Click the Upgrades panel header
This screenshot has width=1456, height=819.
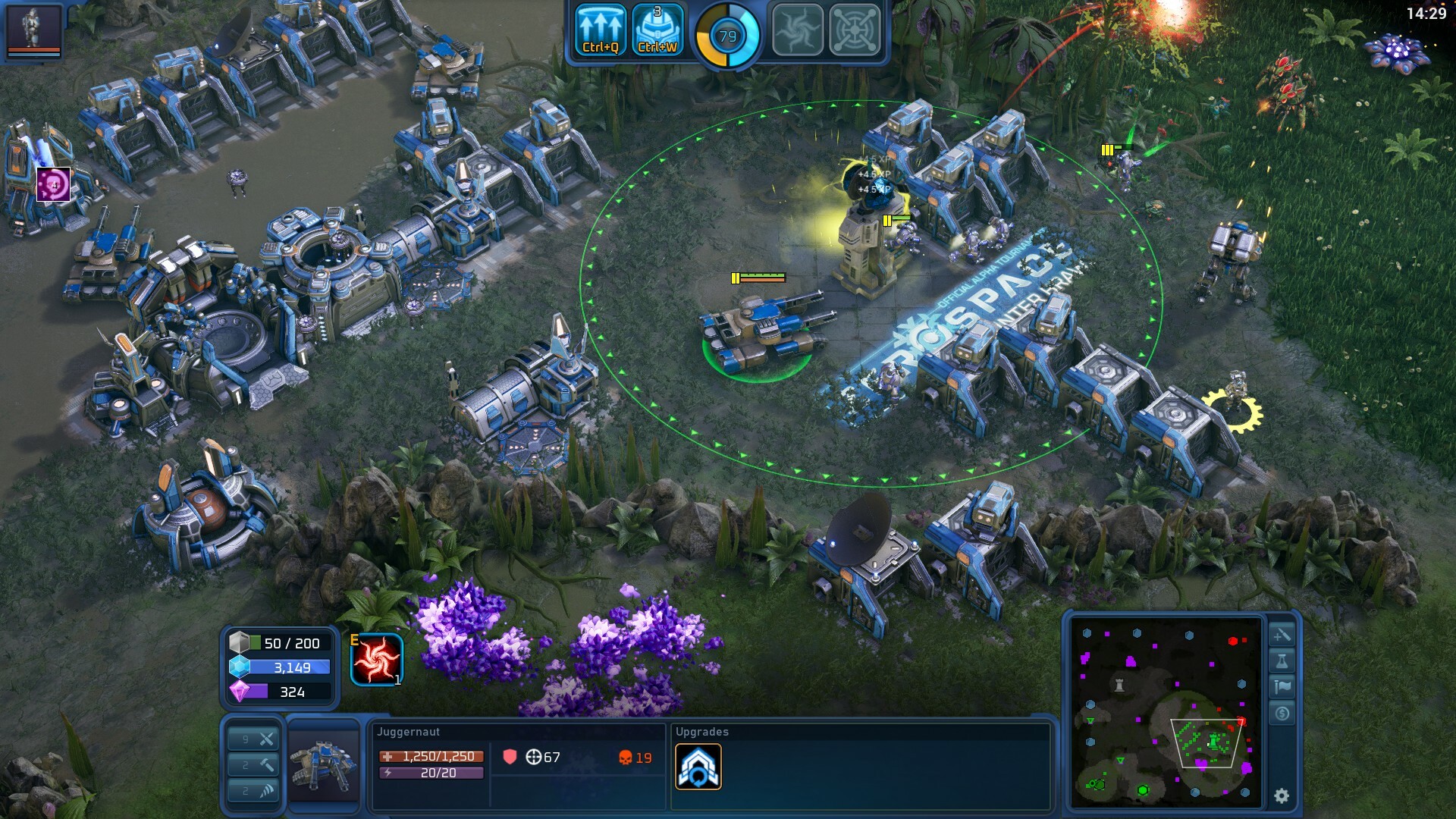pos(701,732)
